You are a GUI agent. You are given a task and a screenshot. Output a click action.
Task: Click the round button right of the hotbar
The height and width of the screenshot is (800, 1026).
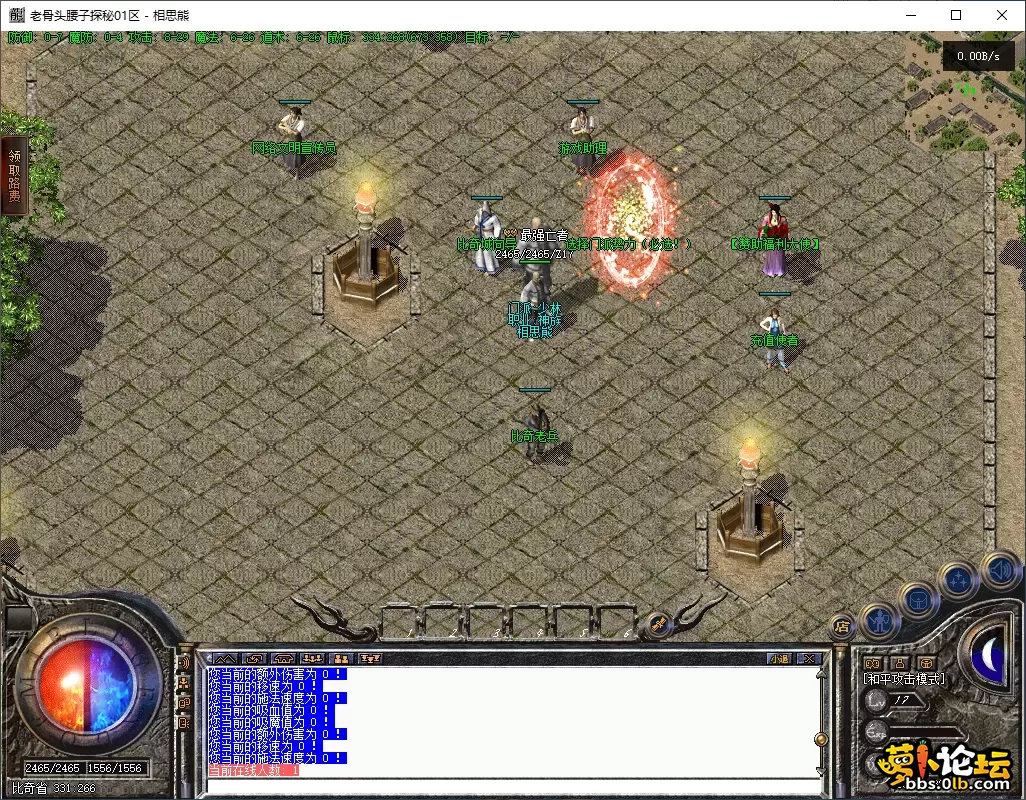(x=659, y=624)
